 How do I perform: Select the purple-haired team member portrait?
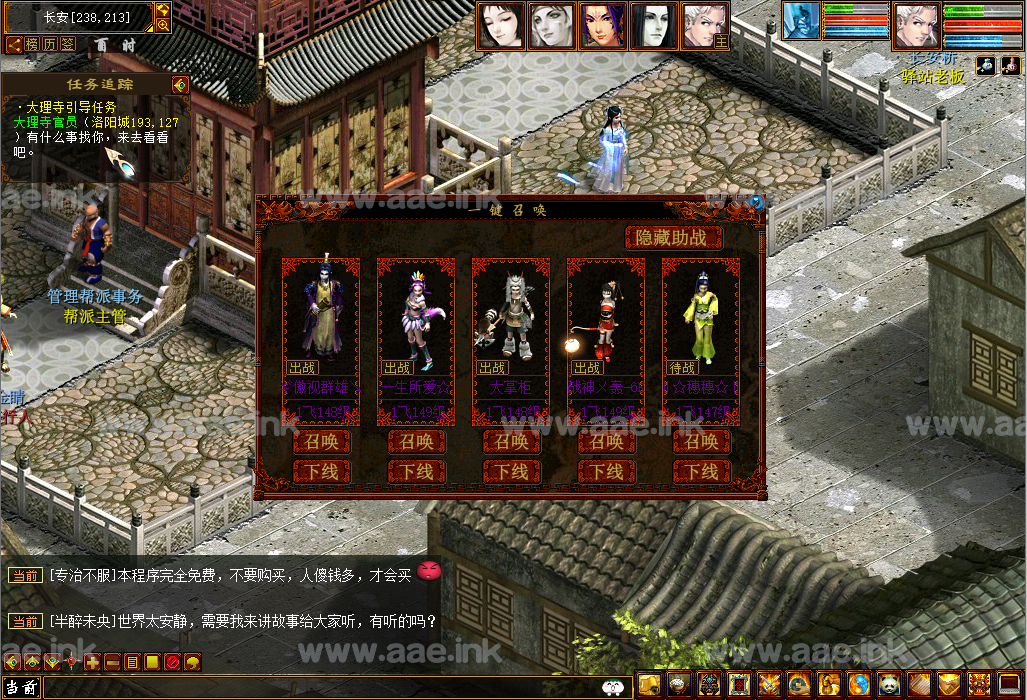point(603,25)
